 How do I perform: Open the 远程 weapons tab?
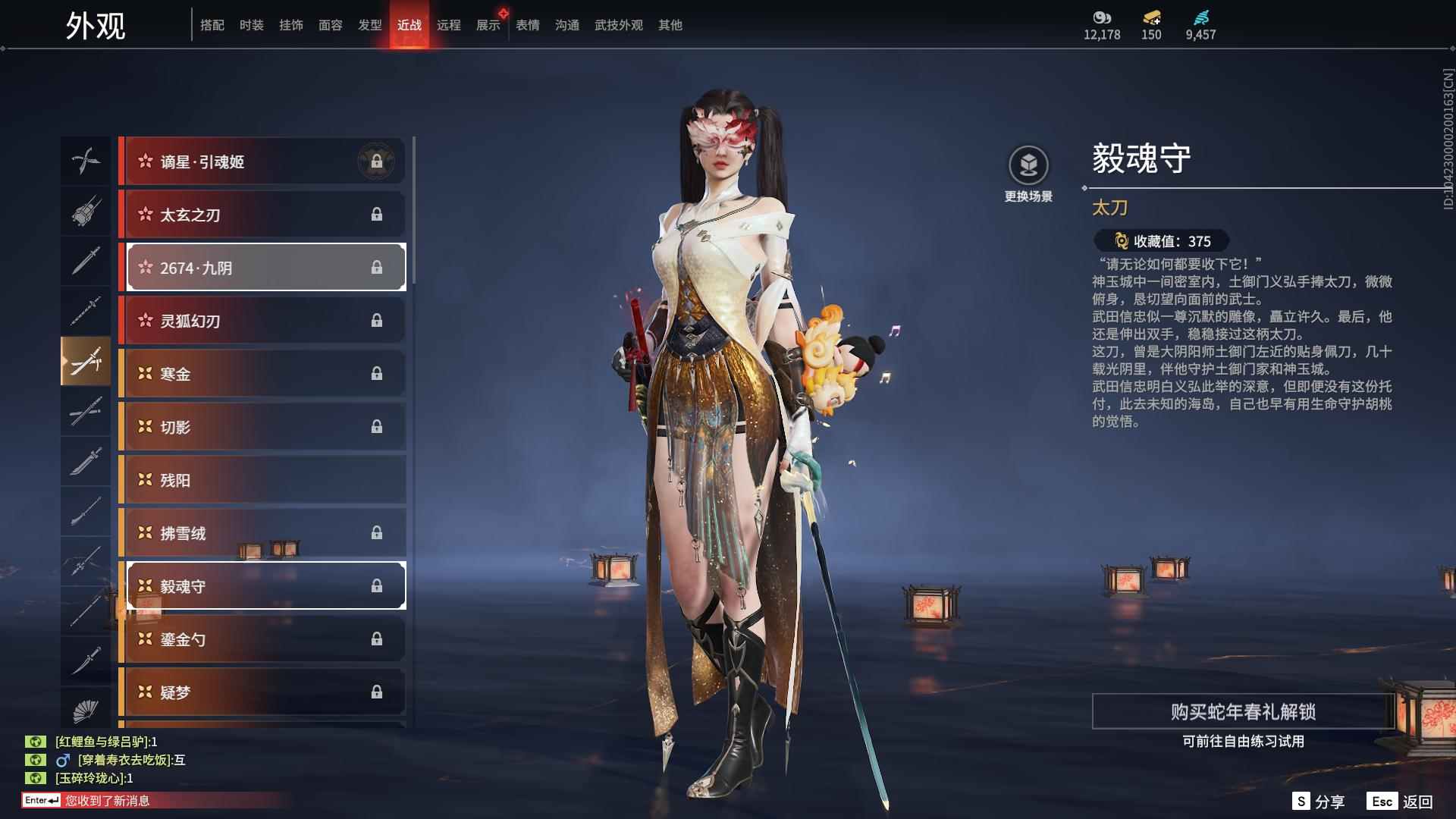tap(450, 24)
